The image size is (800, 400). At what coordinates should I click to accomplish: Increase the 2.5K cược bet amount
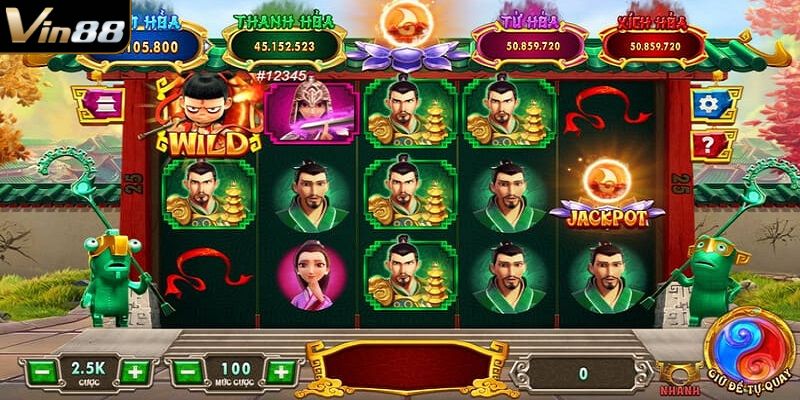pos(135,372)
